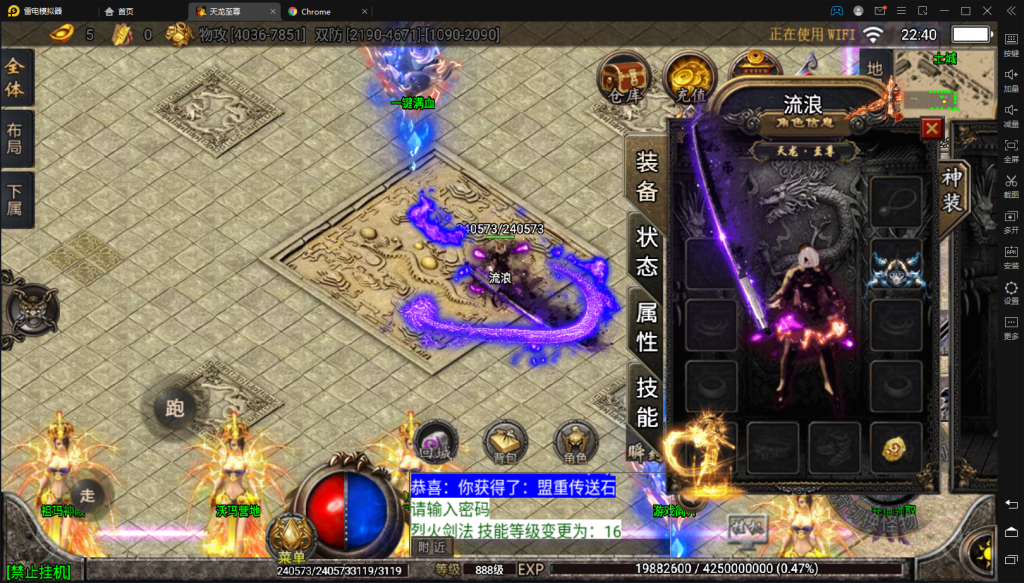Toggle the 跑 run mode button

[175, 408]
